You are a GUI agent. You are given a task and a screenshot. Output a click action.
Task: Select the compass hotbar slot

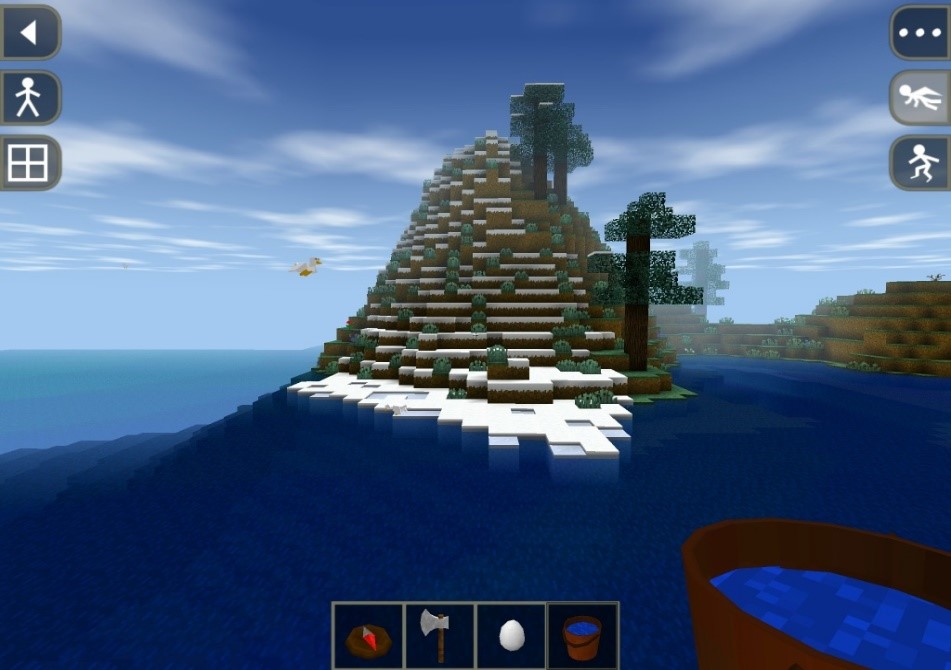click(368, 635)
